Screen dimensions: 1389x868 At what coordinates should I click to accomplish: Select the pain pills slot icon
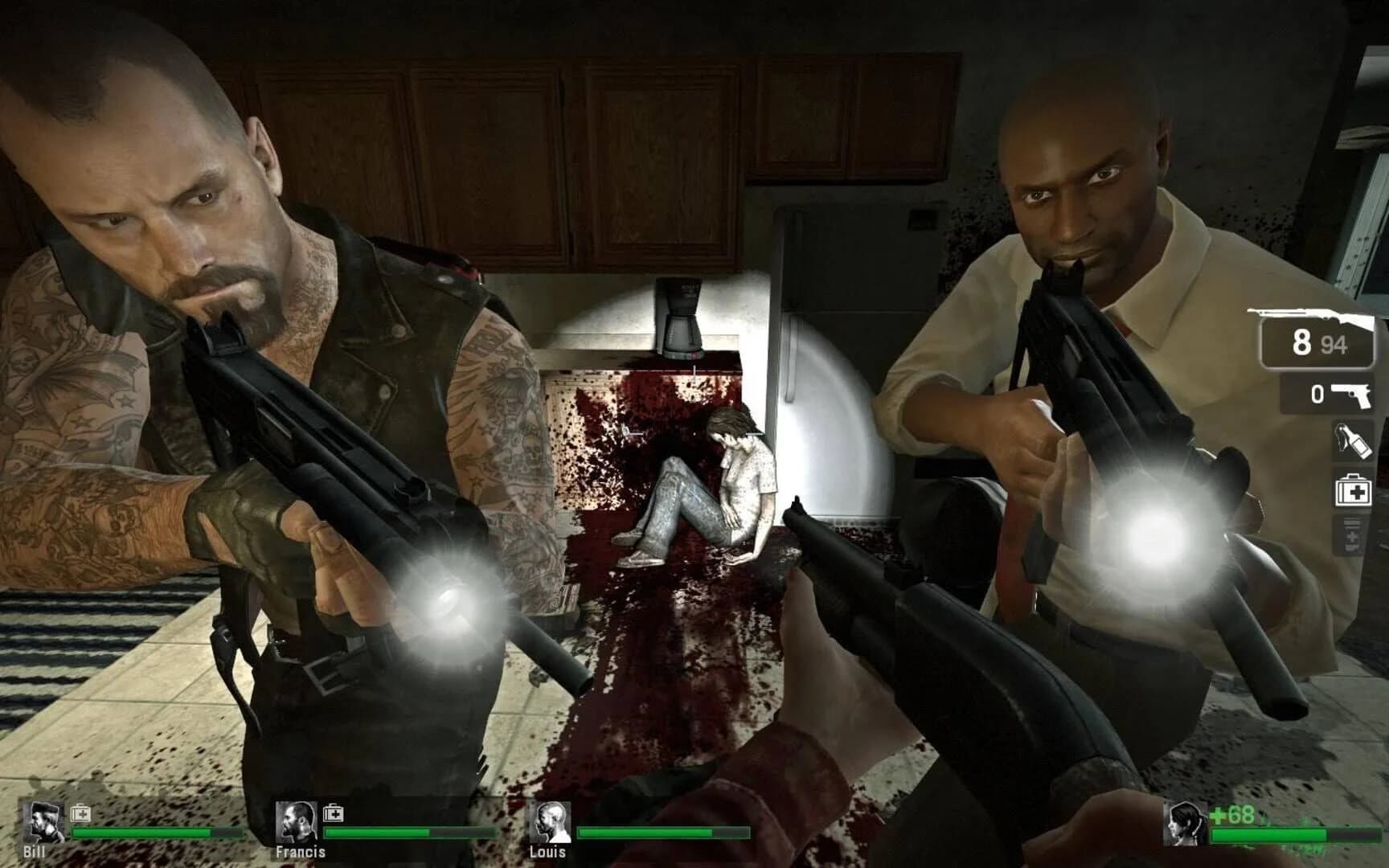(x=1352, y=534)
